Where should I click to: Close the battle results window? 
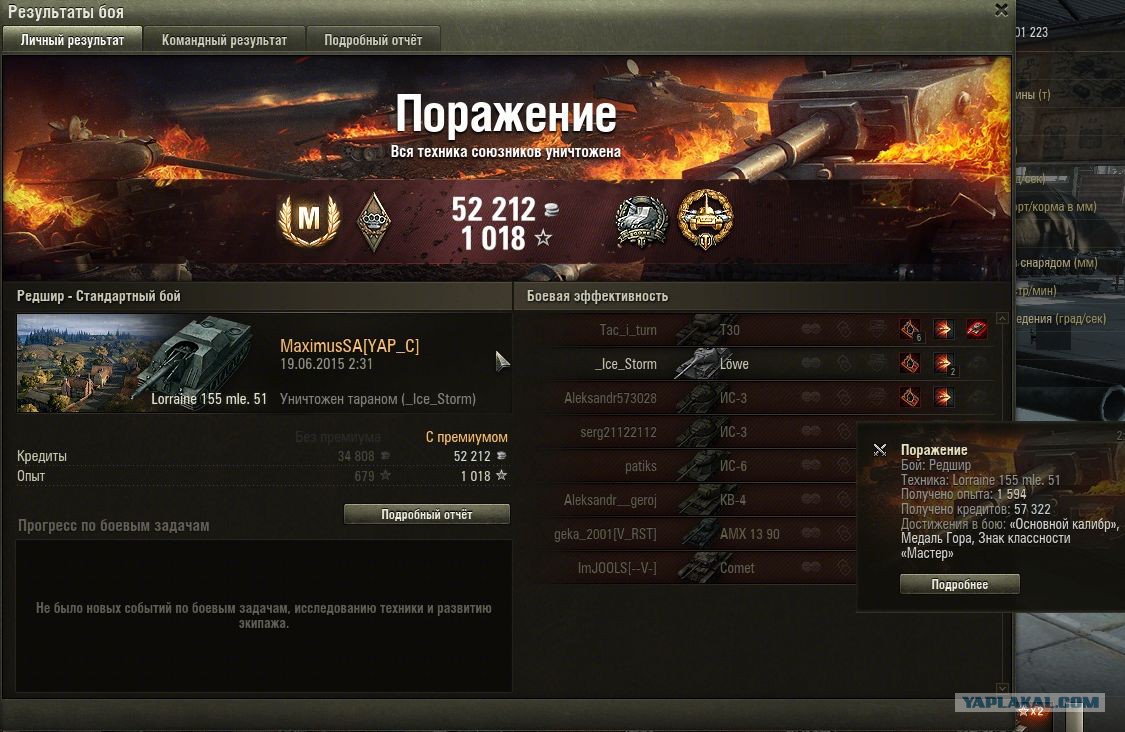tap(1001, 10)
